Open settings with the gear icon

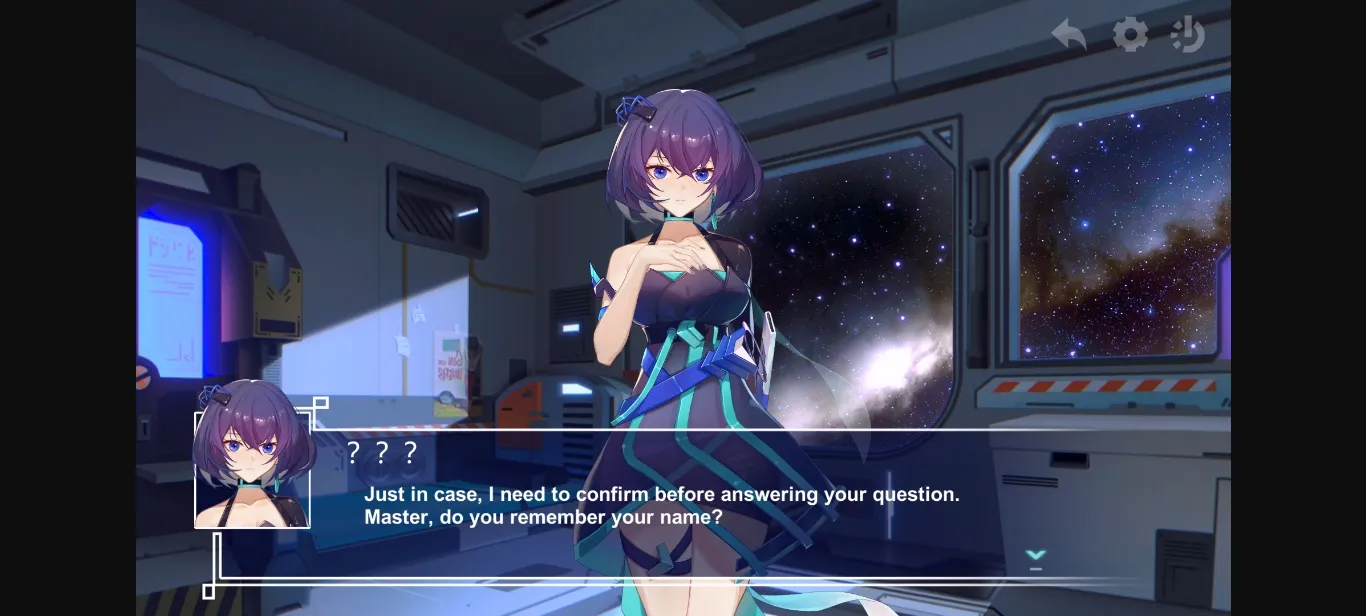[1130, 35]
